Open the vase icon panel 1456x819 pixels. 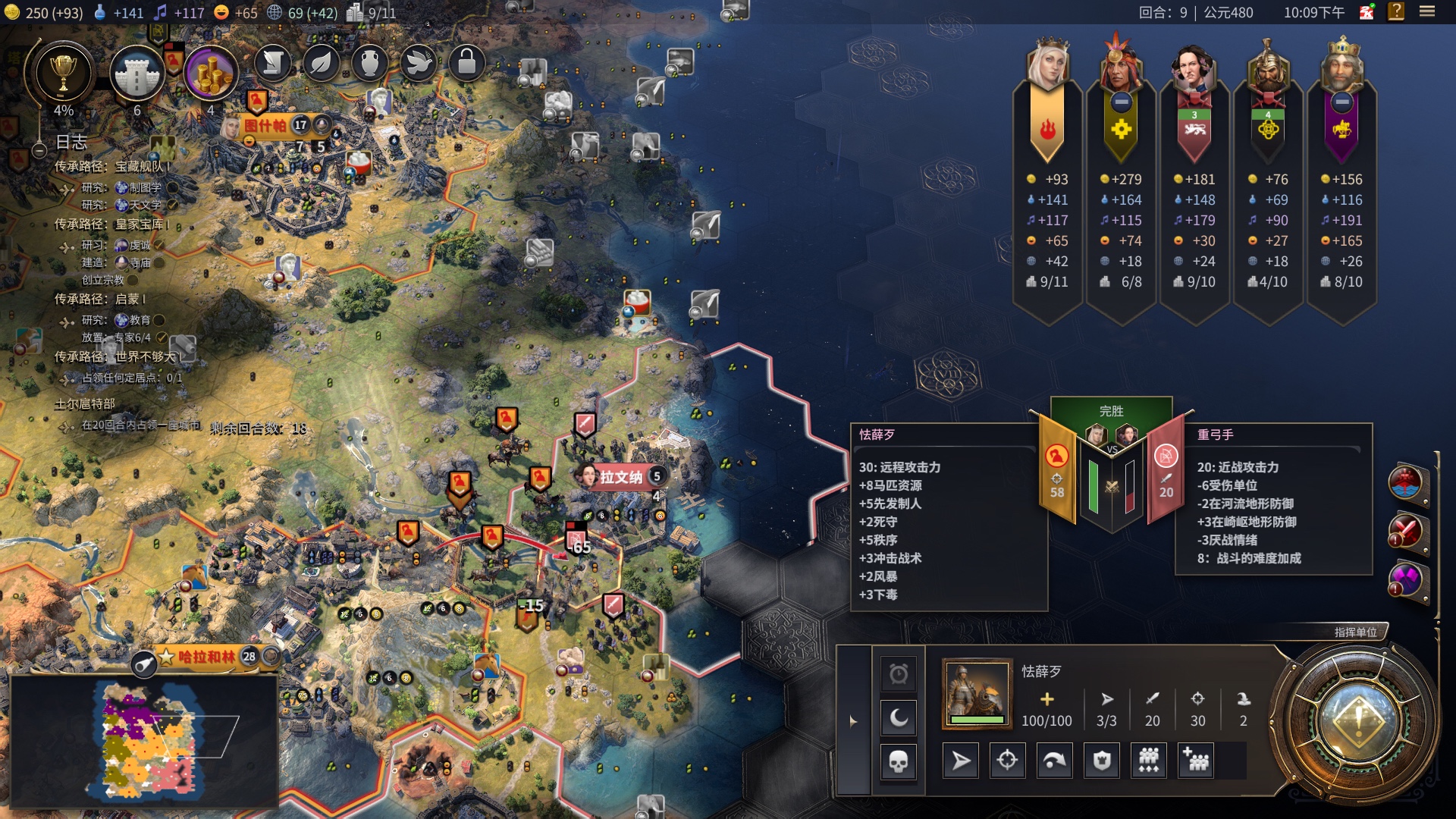(x=370, y=63)
